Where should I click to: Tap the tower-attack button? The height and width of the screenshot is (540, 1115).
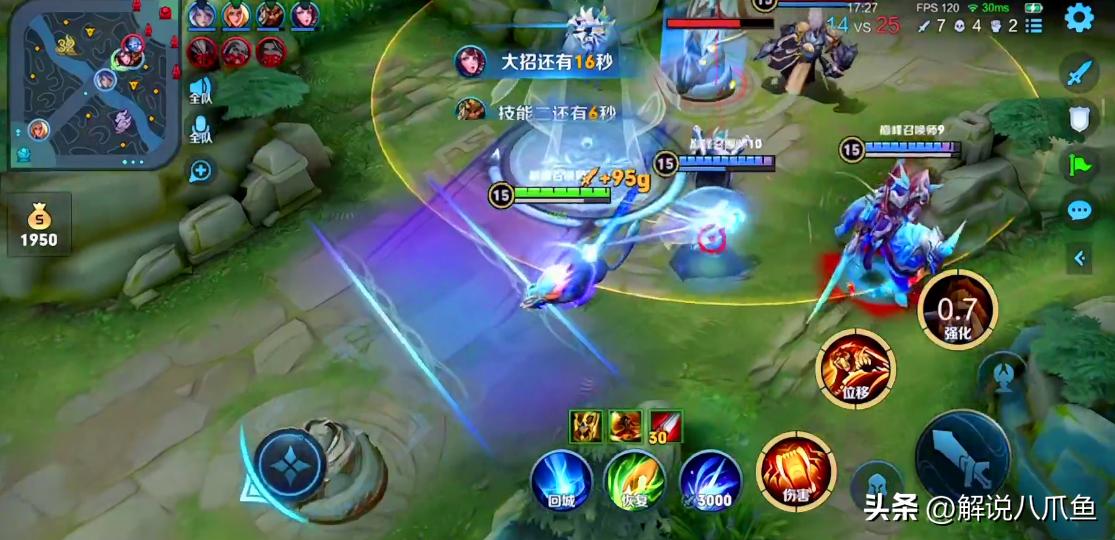tap(1001, 375)
